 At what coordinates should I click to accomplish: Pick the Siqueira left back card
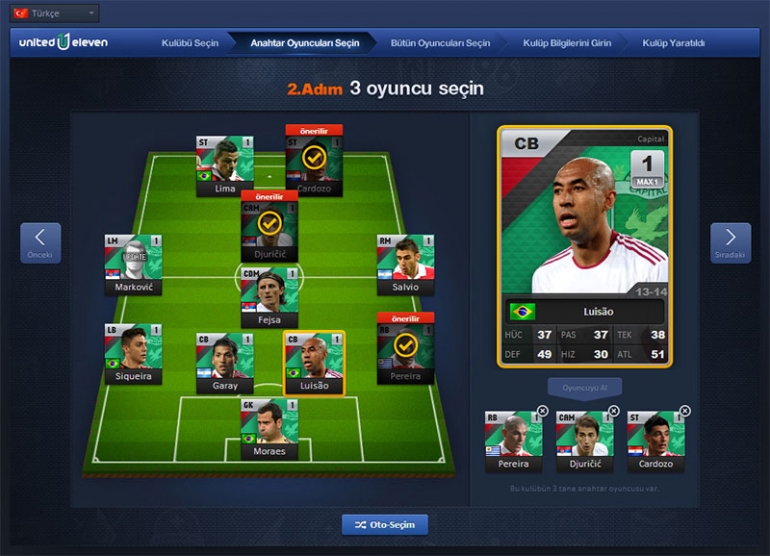(133, 352)
